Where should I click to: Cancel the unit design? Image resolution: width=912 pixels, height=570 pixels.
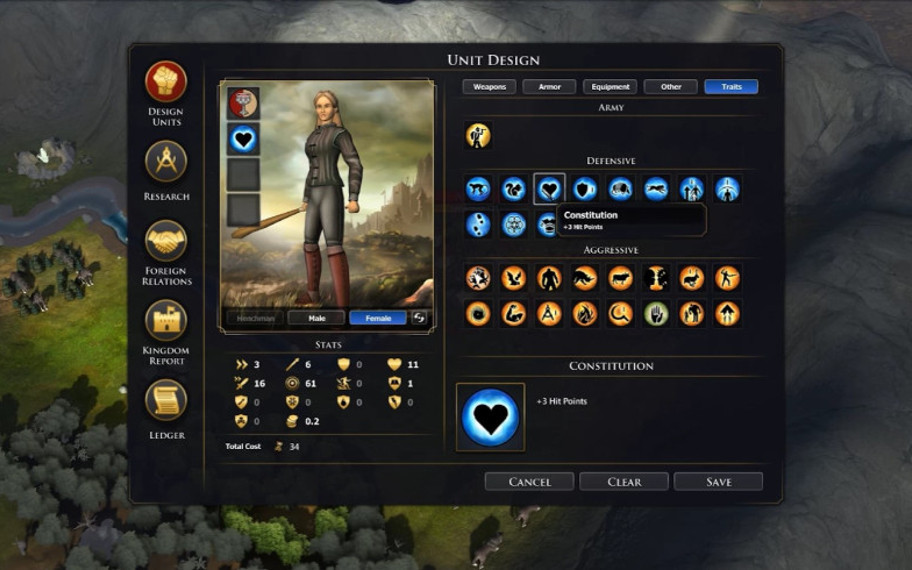(x=529, y=482)
